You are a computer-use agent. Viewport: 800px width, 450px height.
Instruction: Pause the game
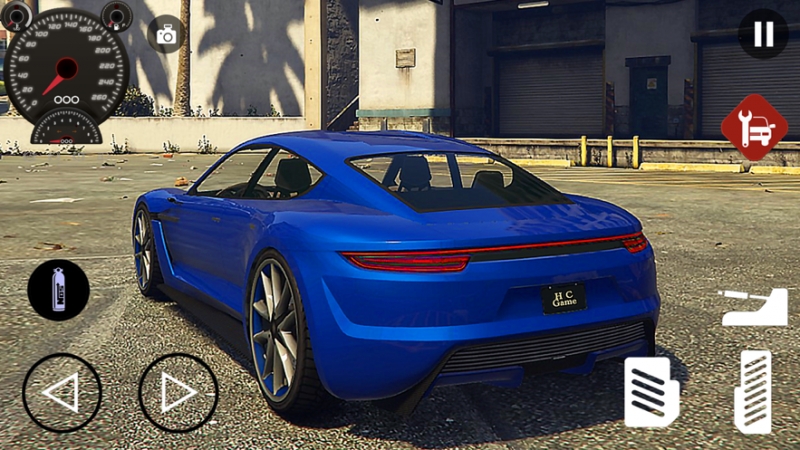tap(763, 34)
